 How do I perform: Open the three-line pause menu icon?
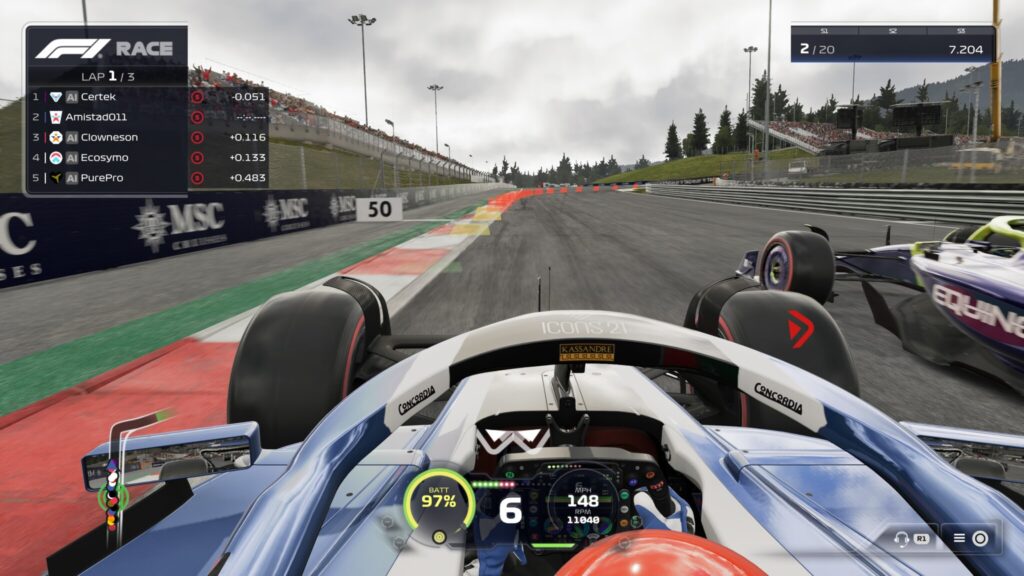click(x=959, y=539)
